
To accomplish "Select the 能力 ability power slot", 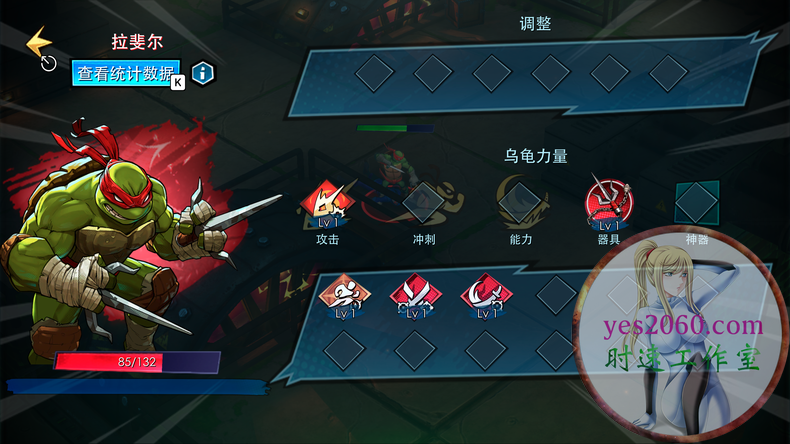I will (521, 203).
